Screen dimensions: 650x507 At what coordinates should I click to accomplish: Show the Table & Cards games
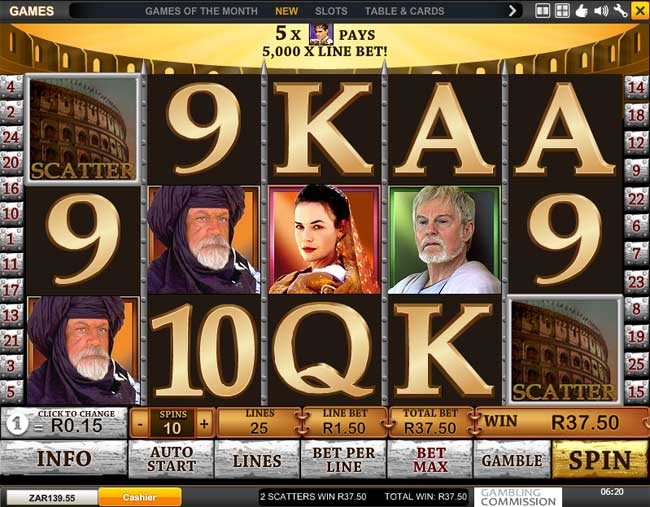404,11
